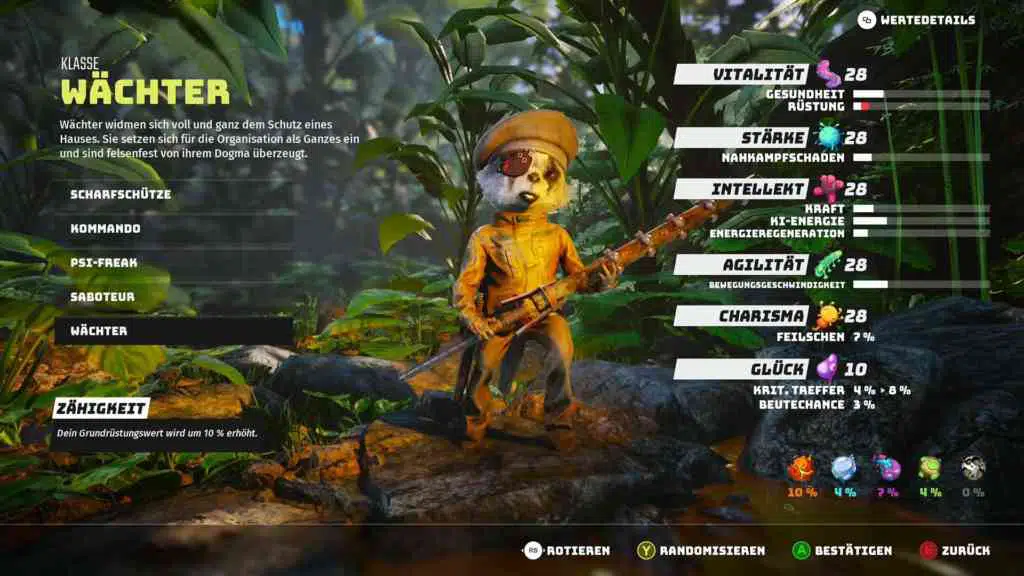Viewport: 1024px width, 576px height.
Task: Switch to the Saboteur class
Action: [102, 296]
